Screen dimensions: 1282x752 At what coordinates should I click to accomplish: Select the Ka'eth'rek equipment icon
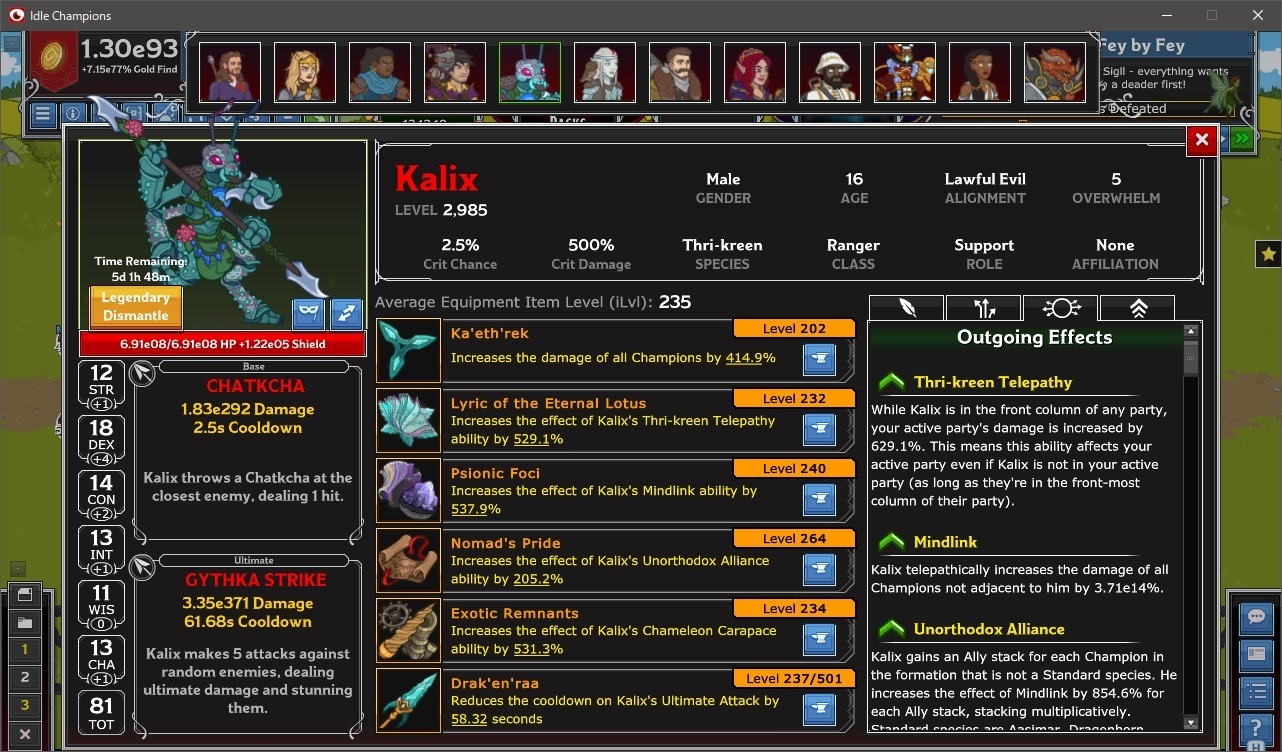tap(408, 350)
